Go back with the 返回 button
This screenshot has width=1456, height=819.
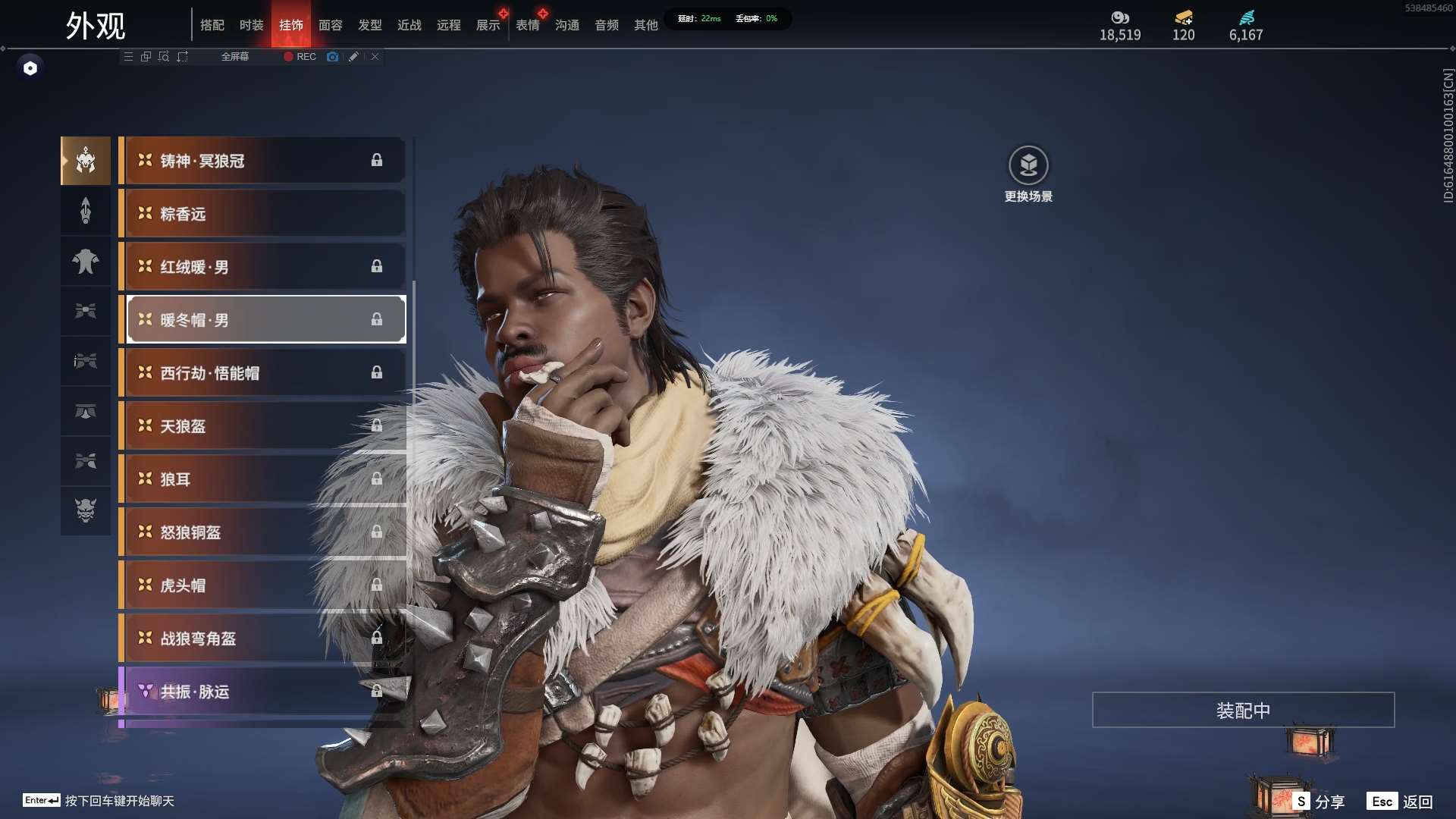tap(1401, 802)
